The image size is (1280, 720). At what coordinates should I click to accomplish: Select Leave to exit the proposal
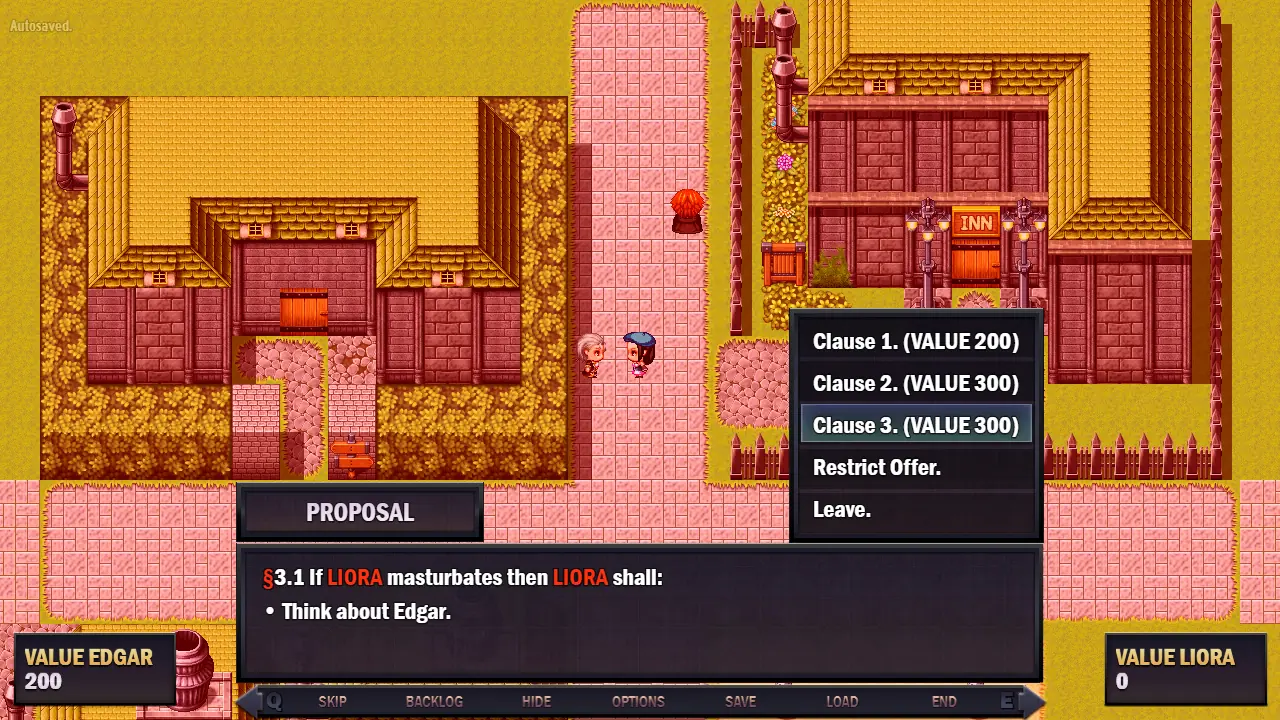841,510
